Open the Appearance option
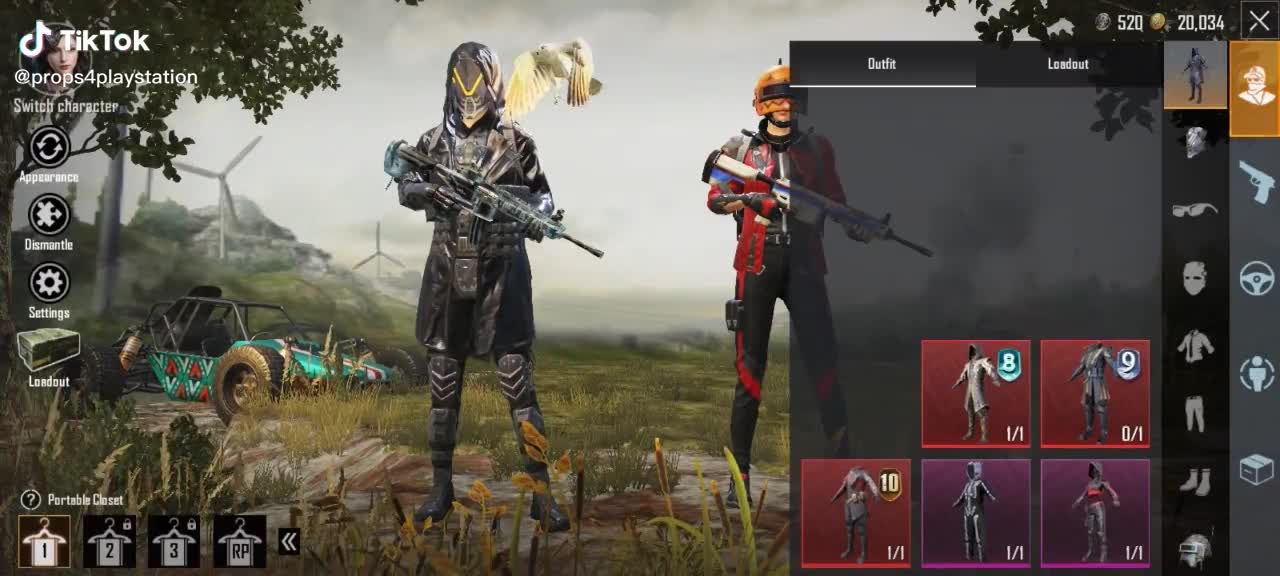This screenshot has width=1280, height=576. (49, 148)
